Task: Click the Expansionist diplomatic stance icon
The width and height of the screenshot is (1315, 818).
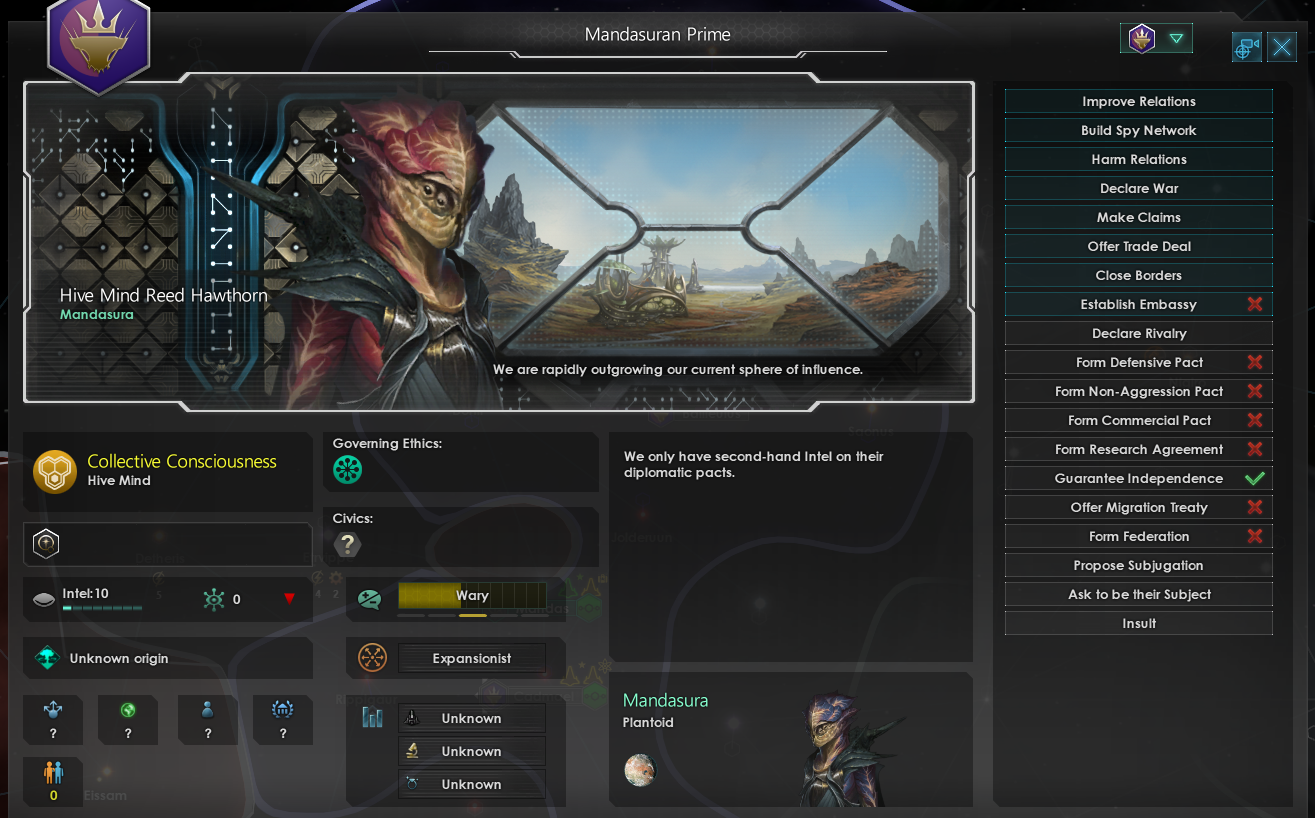Action: 372,658
